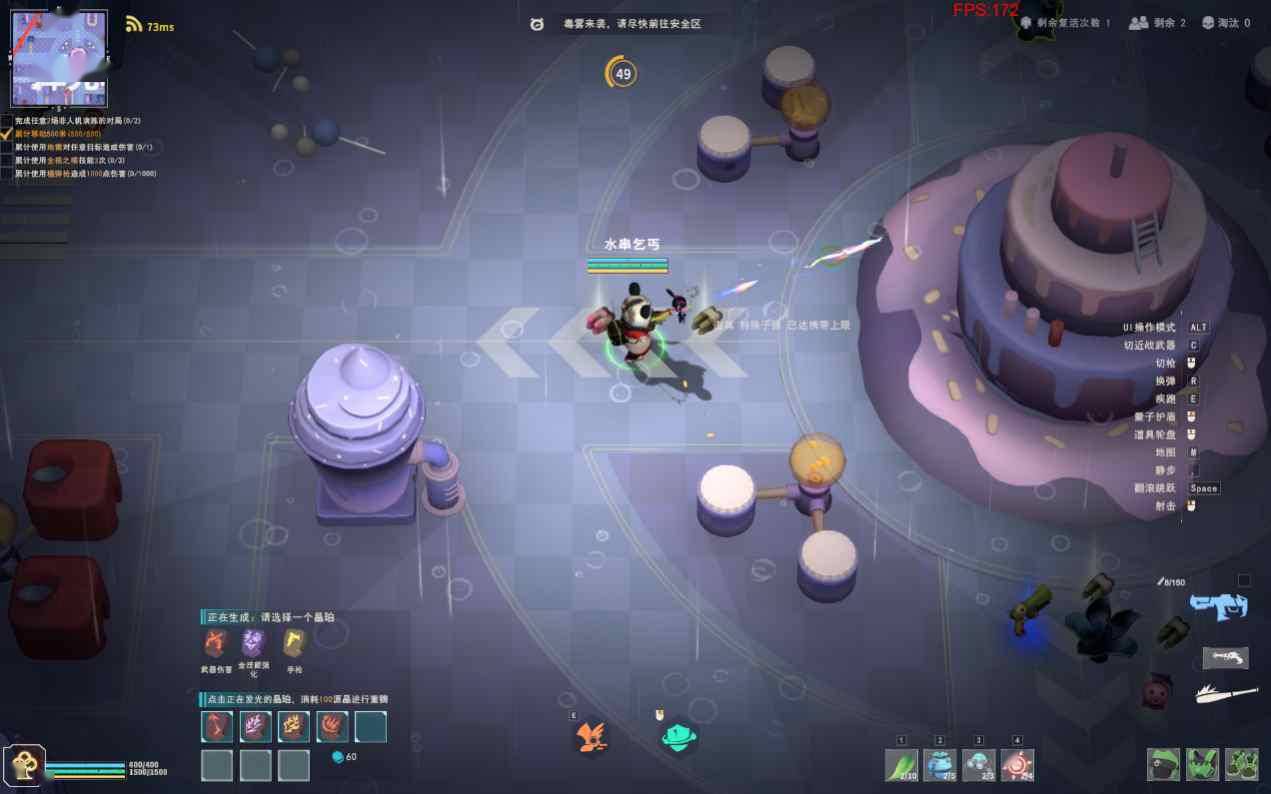Open the minimap
Image resolution: width=1271 pixels, height=794 pixels.
pos(58,58)
